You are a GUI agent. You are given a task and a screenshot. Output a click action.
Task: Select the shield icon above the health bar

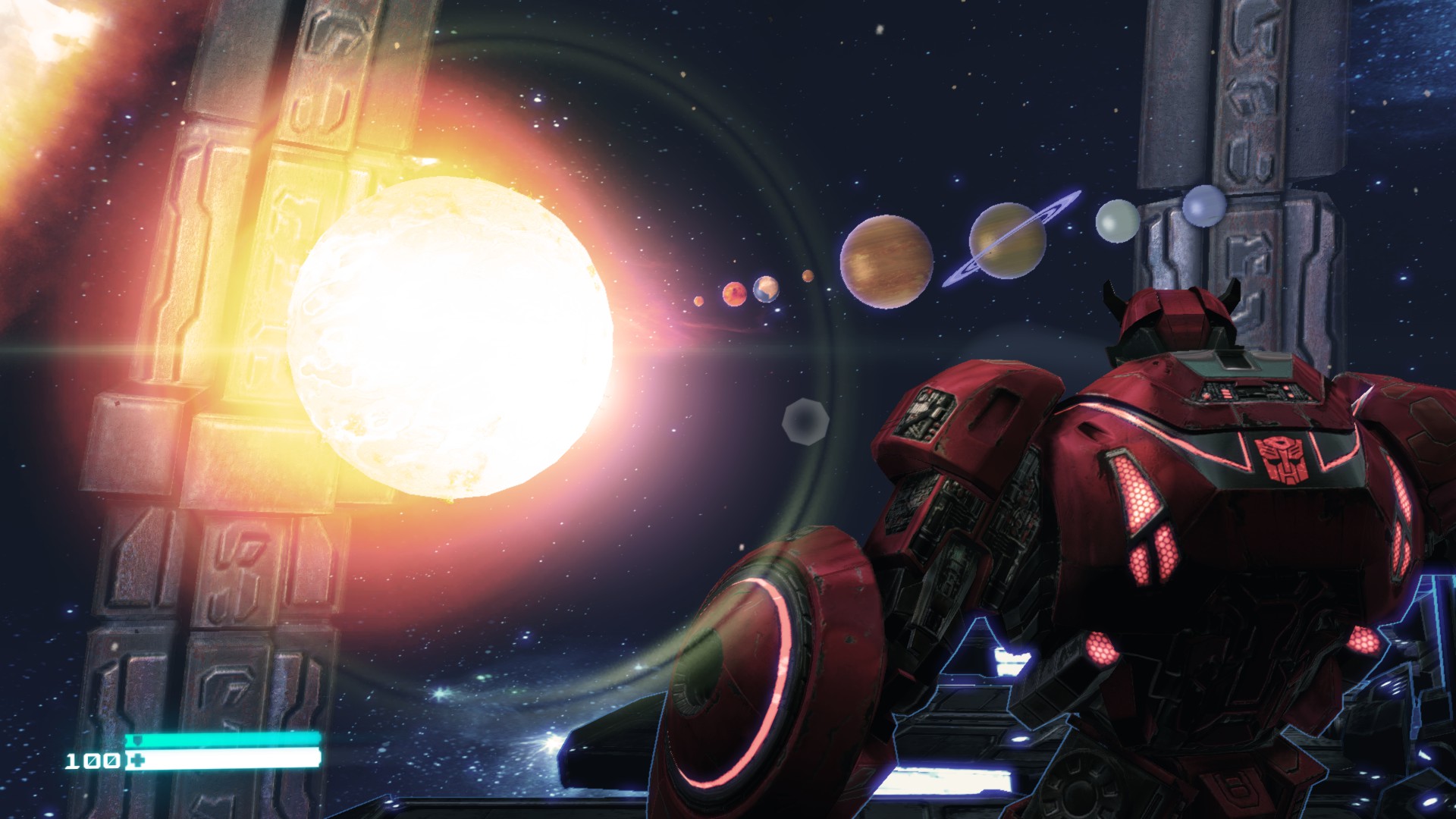click(x=137, y=739)
